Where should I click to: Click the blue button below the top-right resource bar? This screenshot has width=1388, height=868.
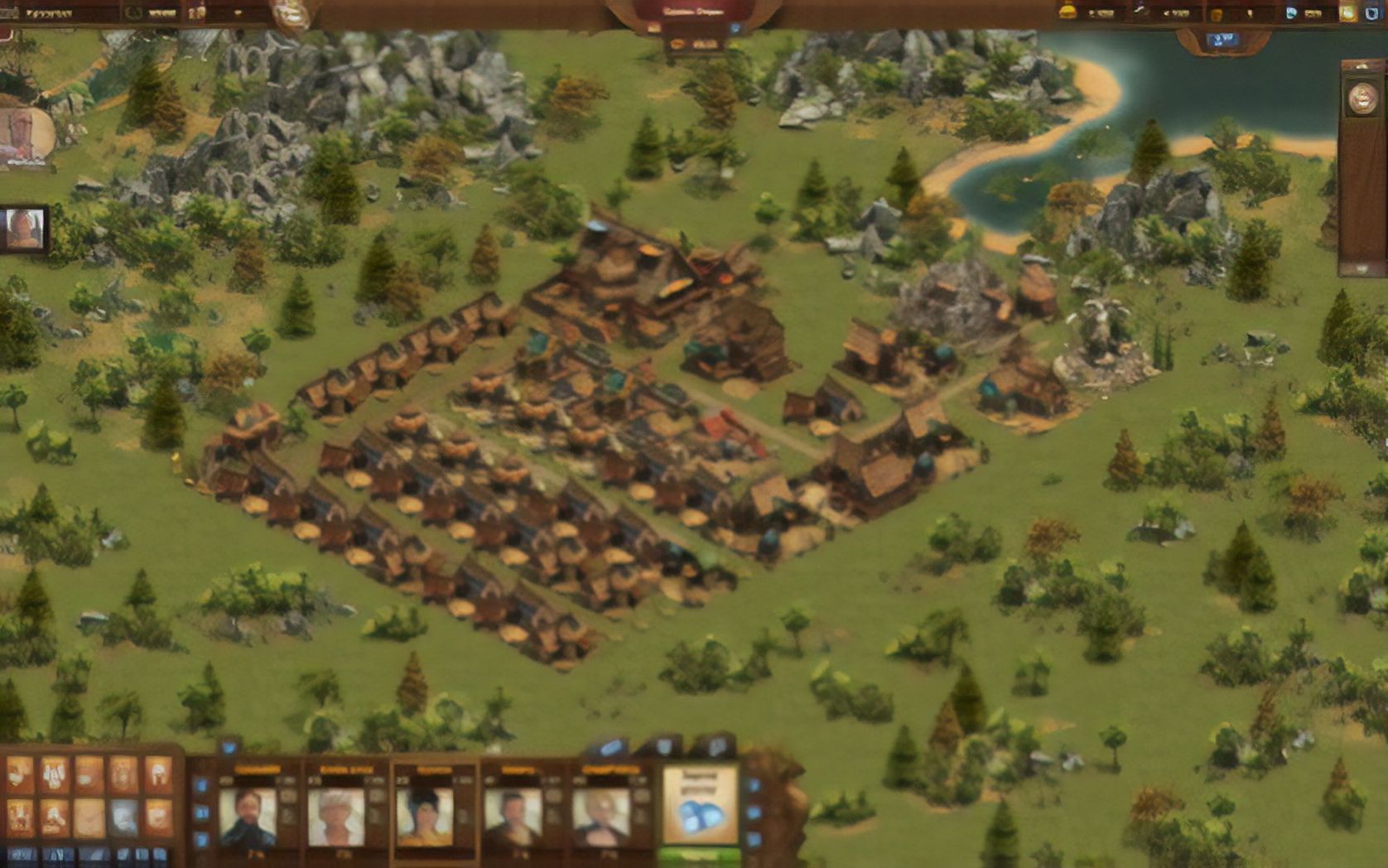pyautogui.click(x=1222, y=40)
